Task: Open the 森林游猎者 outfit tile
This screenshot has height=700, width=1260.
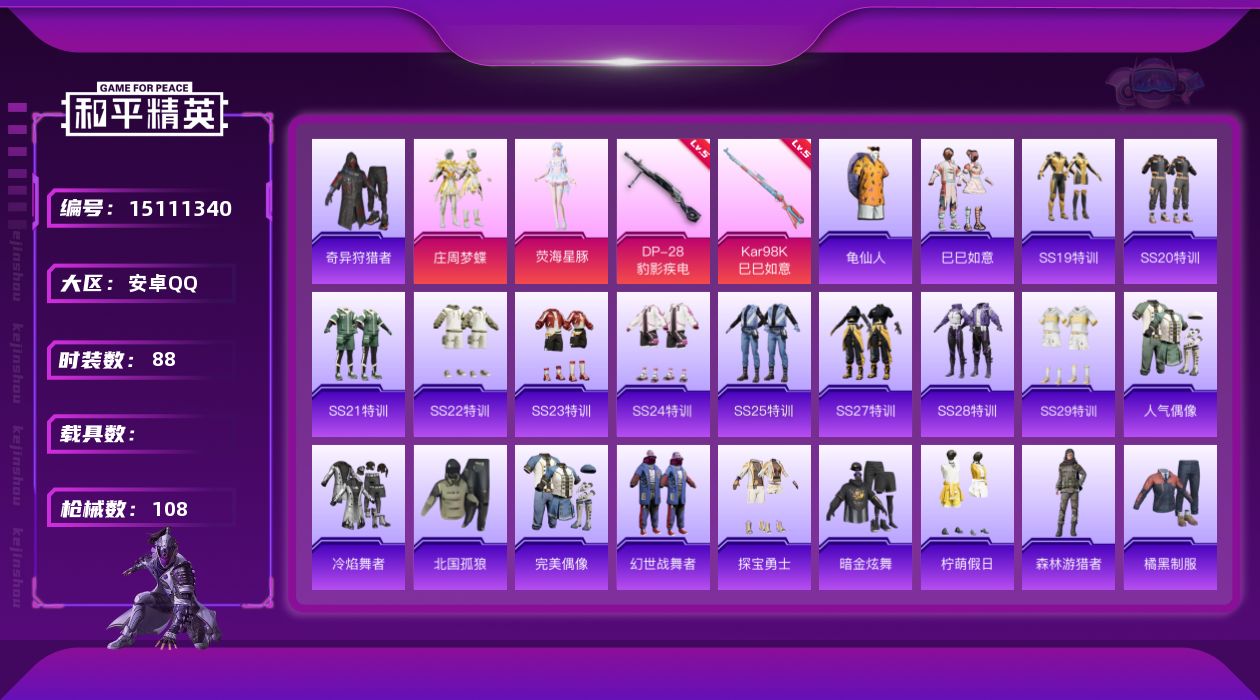Action: click(x=1068, y=517)
